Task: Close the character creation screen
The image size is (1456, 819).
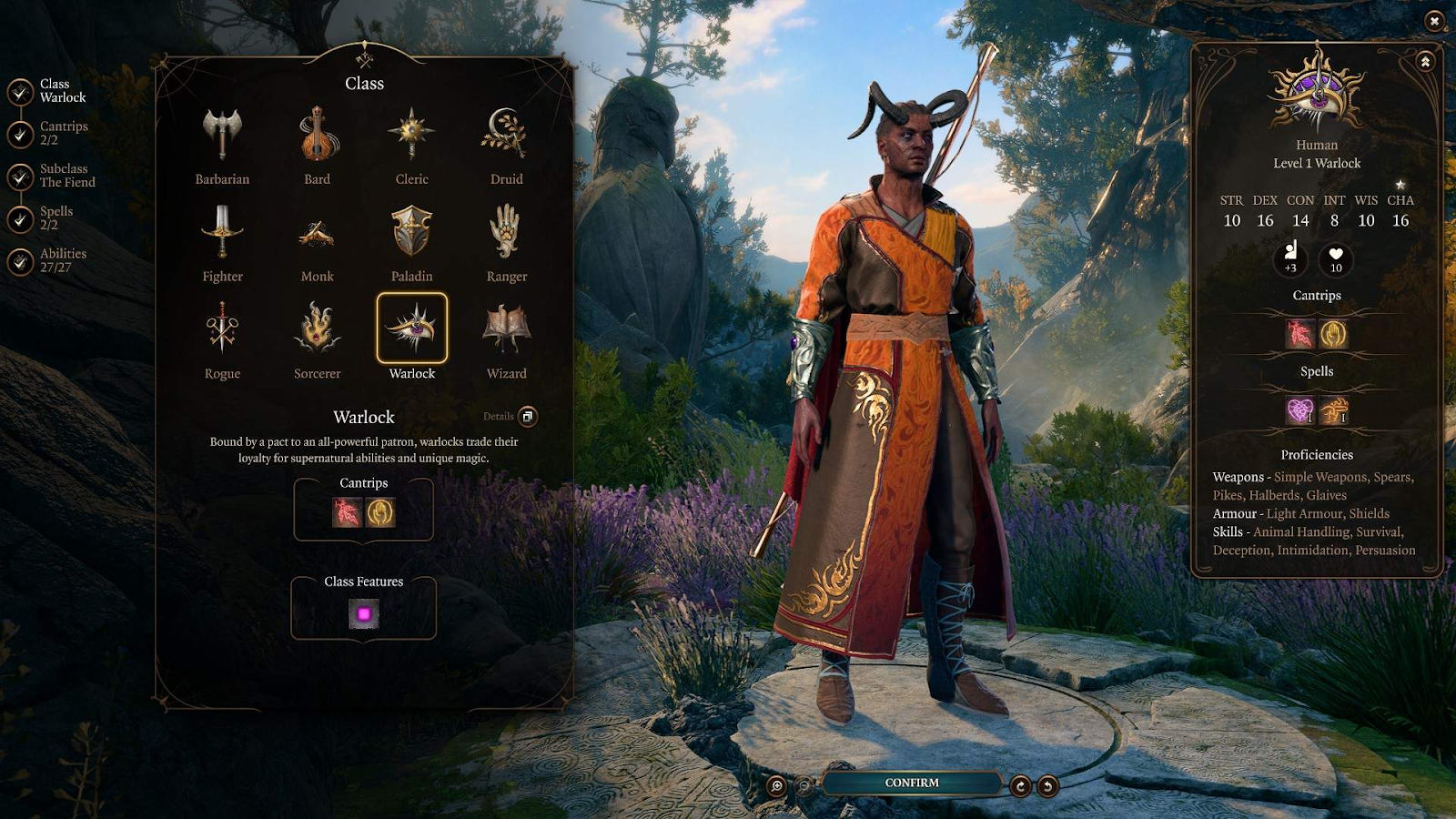Action: point(1434,20)
